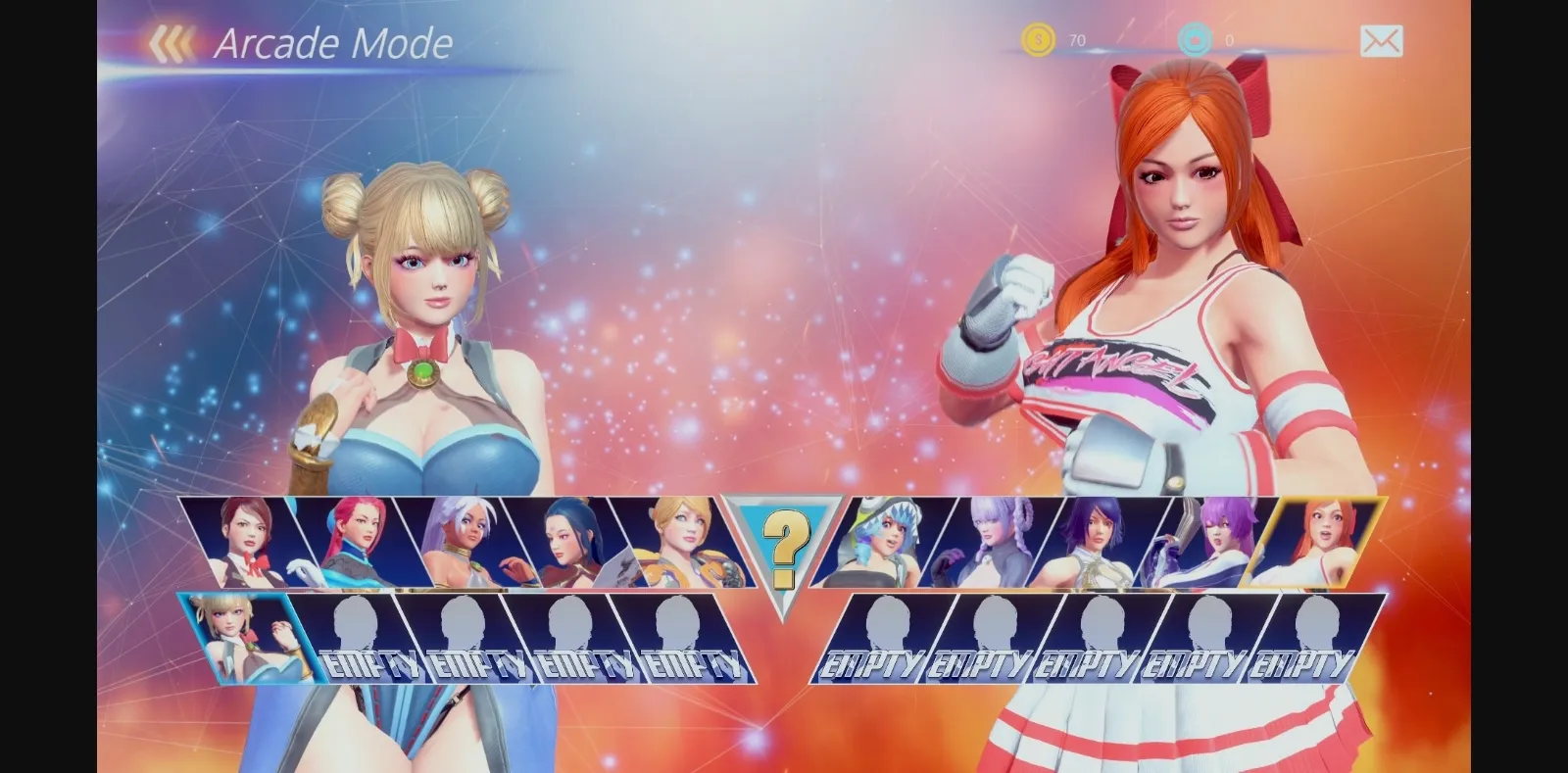1568x773 pixels.
Task: Click the cyan crown token icon
Action: 1193,40
